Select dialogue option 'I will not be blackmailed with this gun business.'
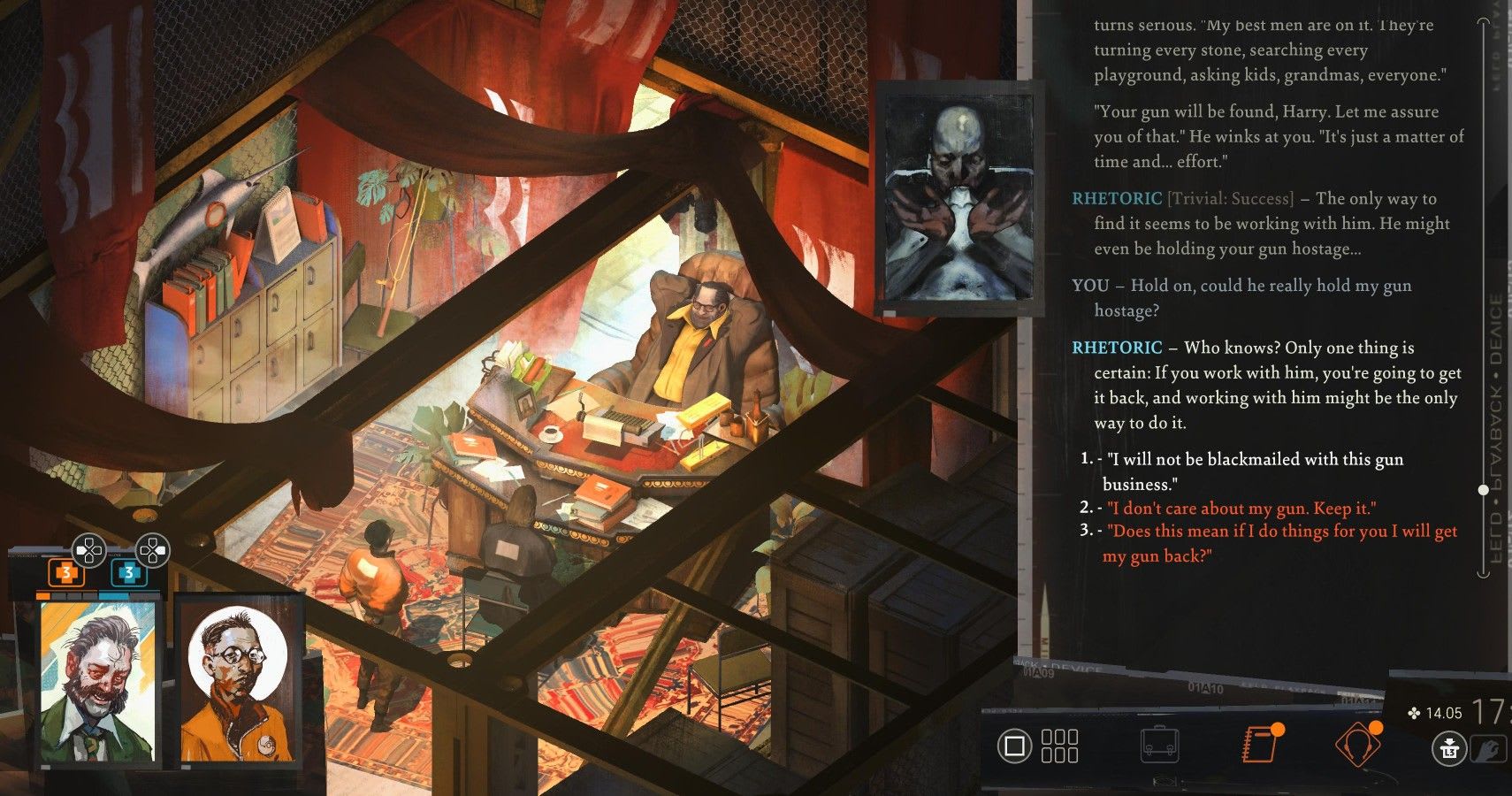 1238,471
